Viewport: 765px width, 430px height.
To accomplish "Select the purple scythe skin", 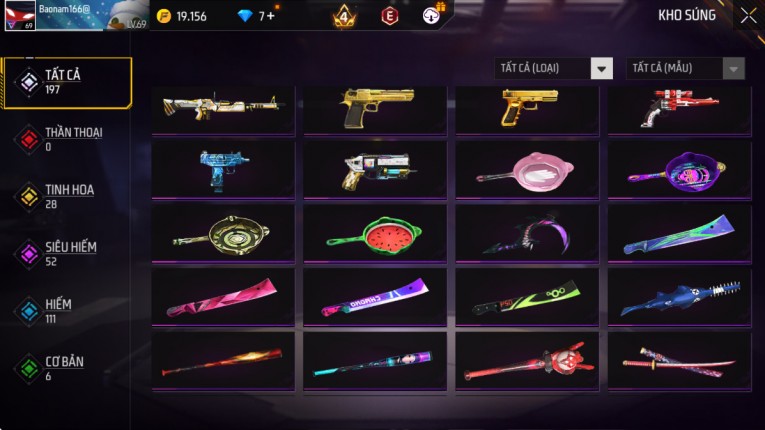I will (x=527, y=236).
